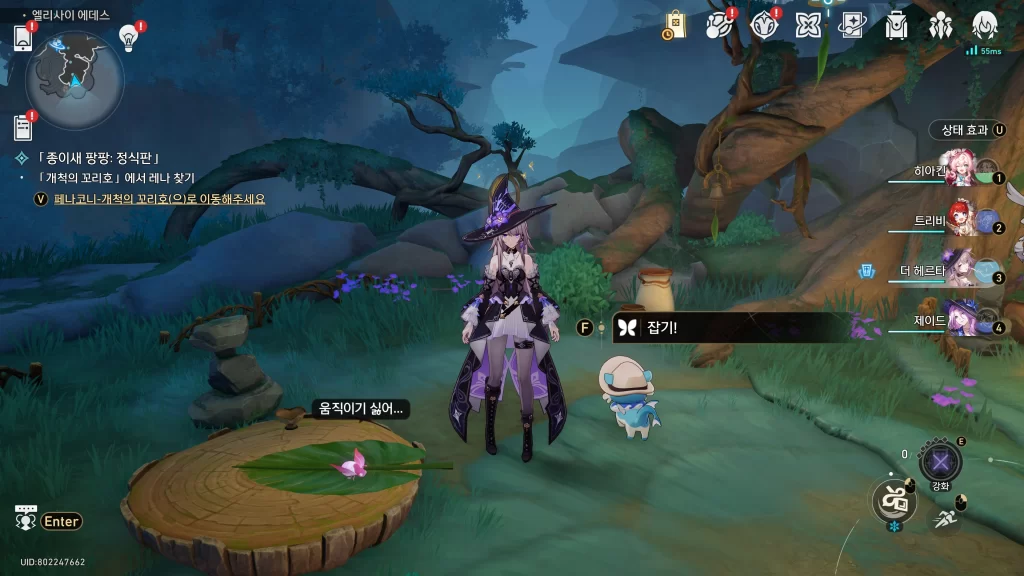Activate the 강화 technique skill icon
Screen dimensions: 1024x576
pos(940,462)
